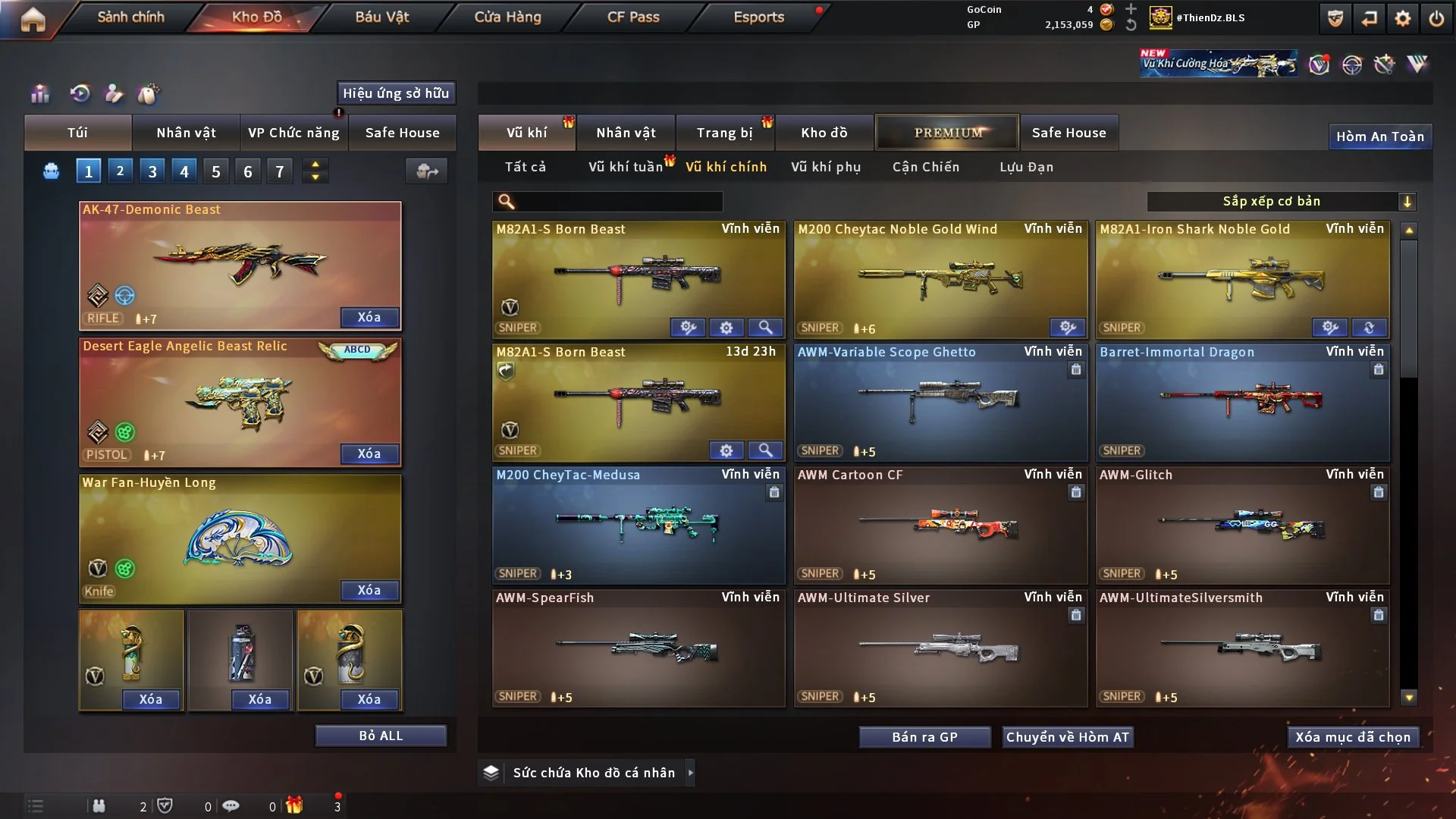This screenshot has width=1456, height=819.
Task: Open the Hòm An Toàn safe box
Action: tap(1379, 136)
